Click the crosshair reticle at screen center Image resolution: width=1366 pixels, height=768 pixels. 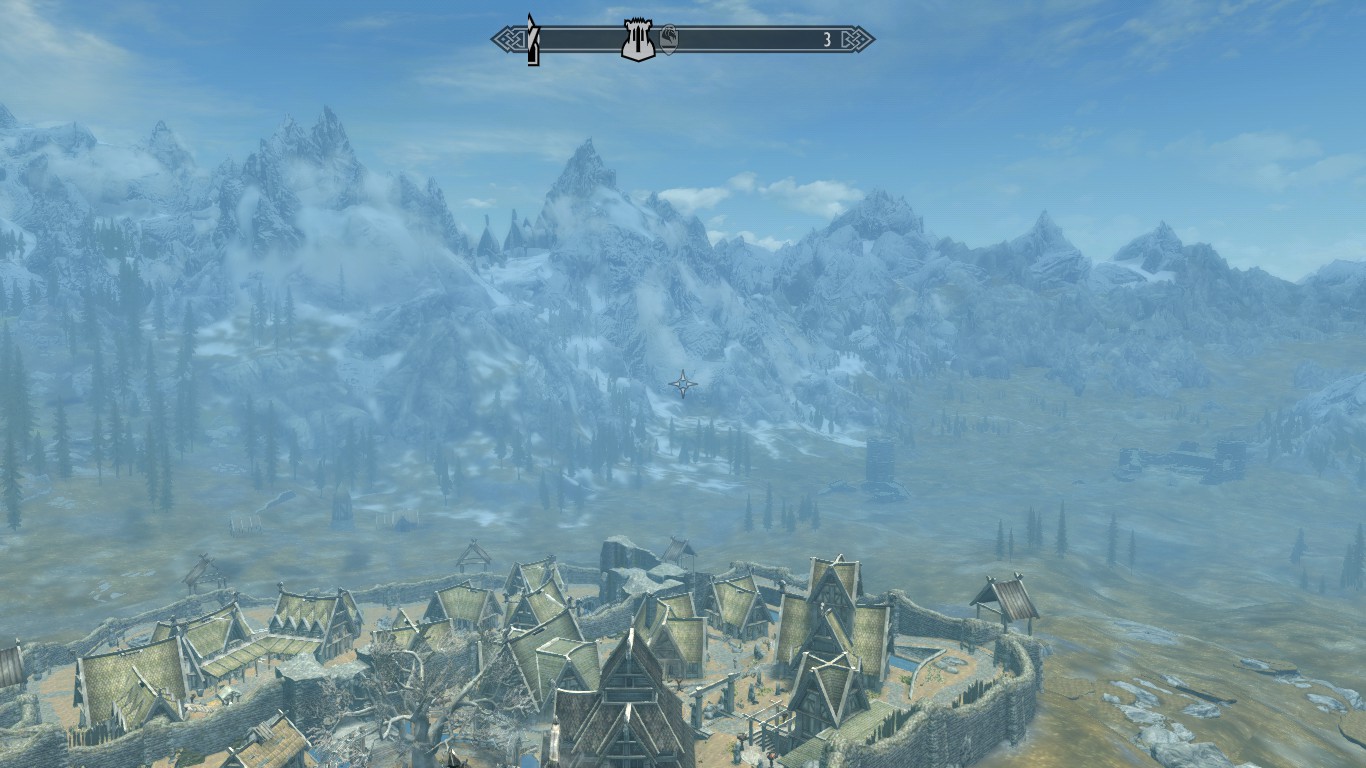685,383
